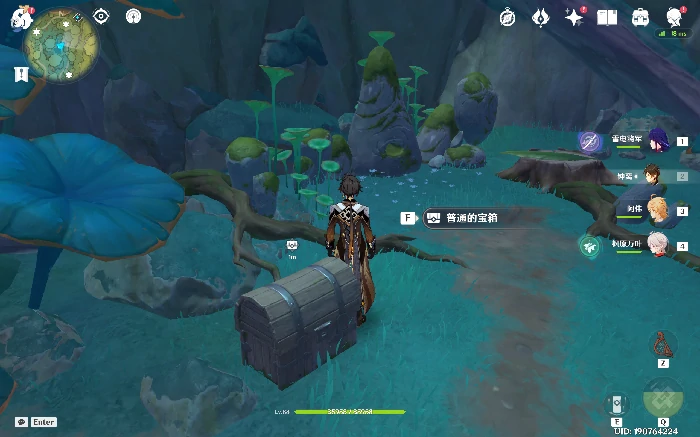Screen dimensions: 700x437
Task: Toggle the eye-shaped Elemental Sight icon
Action: tap(101, 16)
